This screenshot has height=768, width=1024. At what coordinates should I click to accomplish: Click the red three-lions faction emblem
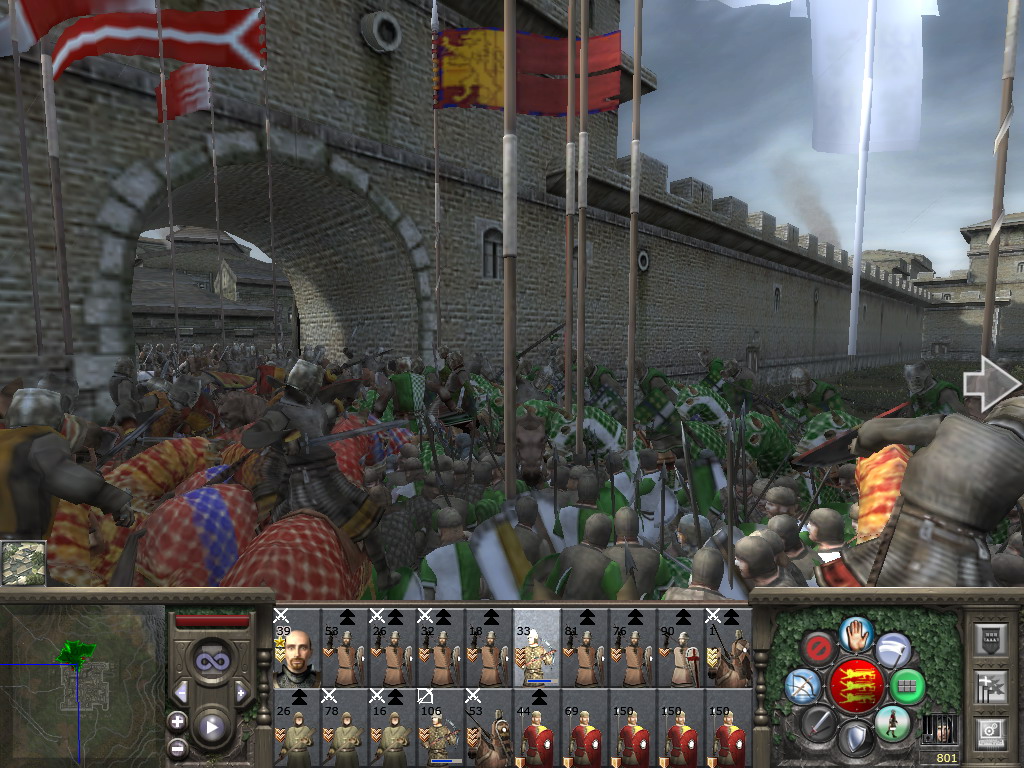point(855,686)
